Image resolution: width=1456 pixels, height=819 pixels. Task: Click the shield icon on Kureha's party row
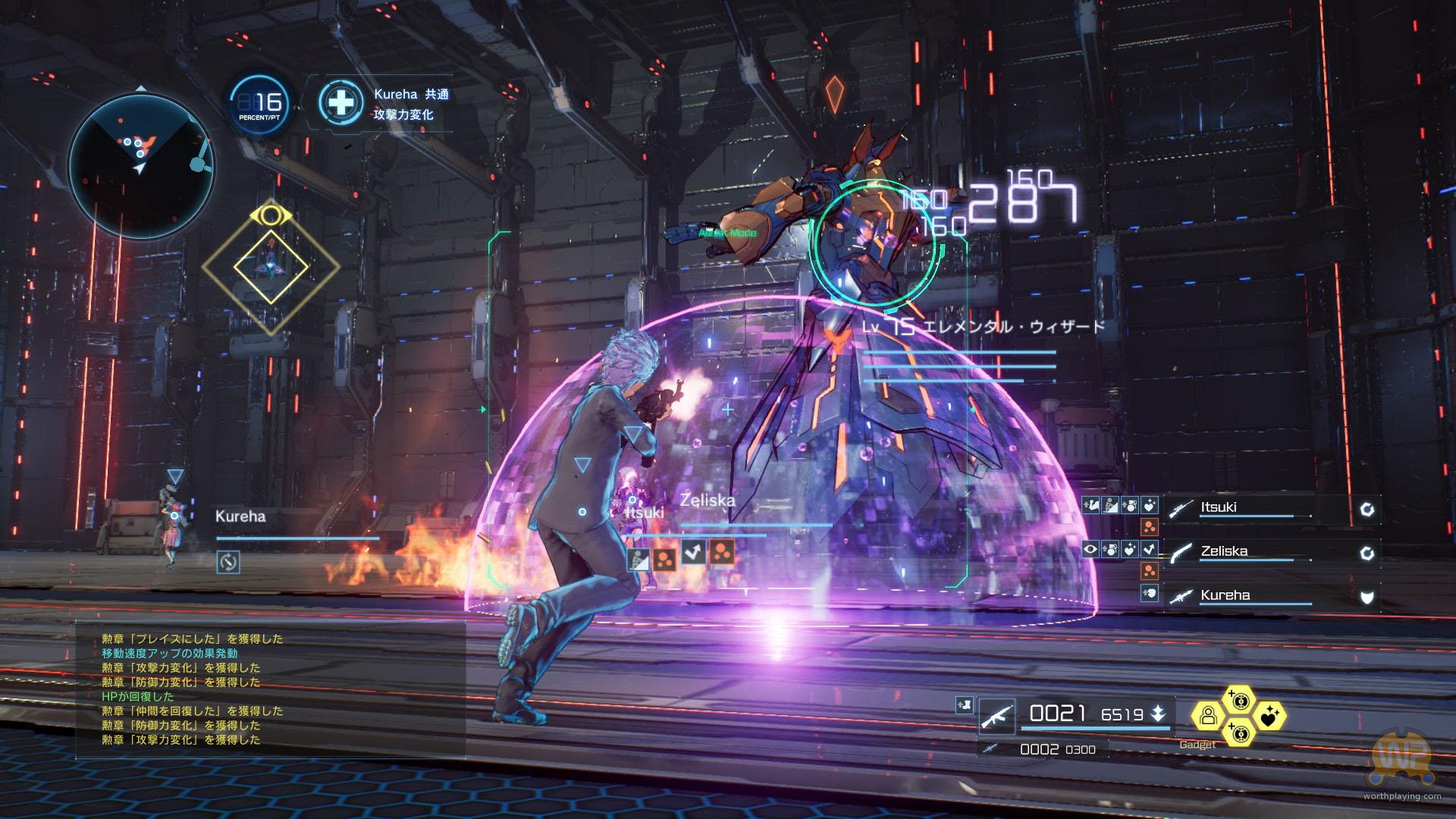[x=1367, y=597]
